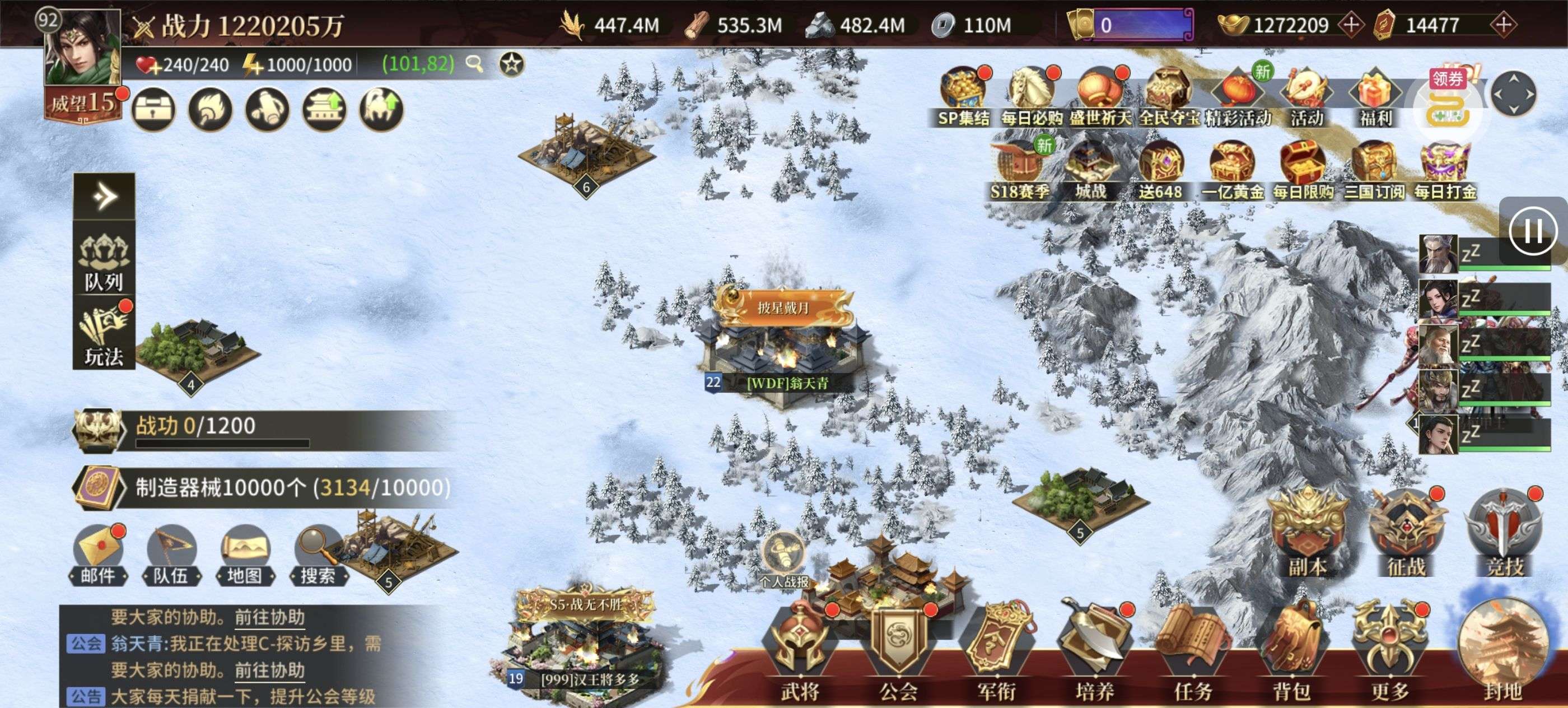Image resolution: width=1568 pixels, height=708 pixels.
Task: Add more gold ingots with plus button
Action: [x=1351, y=25]
